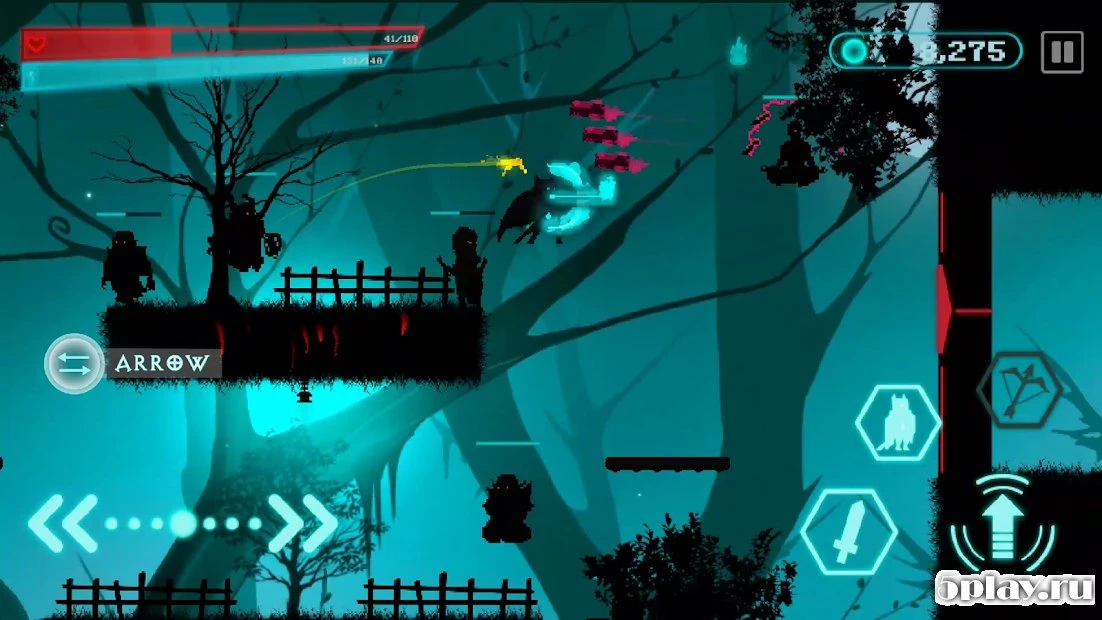Toggle the Arrow weapon swap button
The image size is (1102, 620).
tap(75, 363)
